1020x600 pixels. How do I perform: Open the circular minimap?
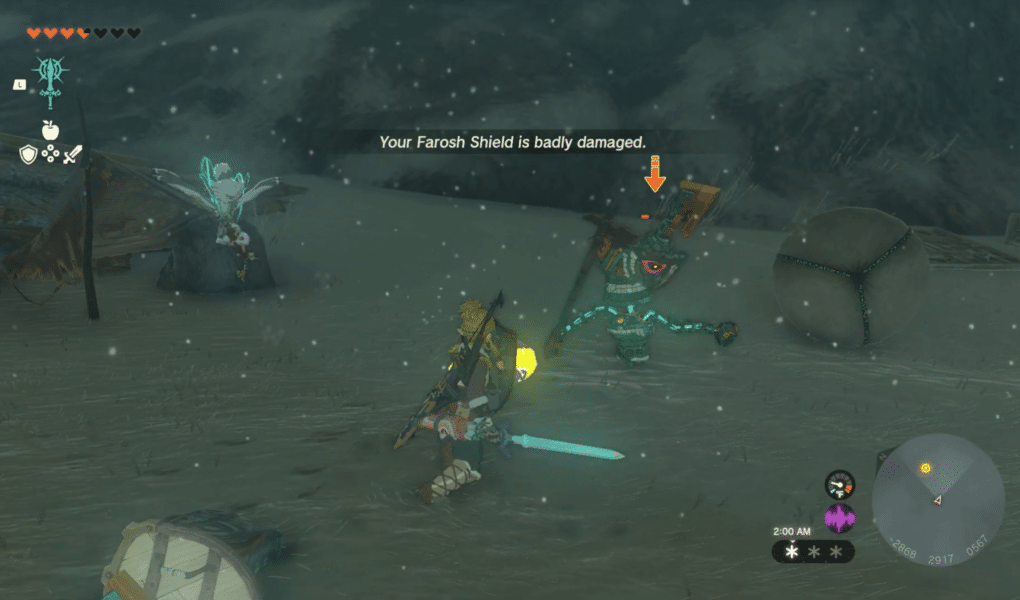[x=937, y=500]
